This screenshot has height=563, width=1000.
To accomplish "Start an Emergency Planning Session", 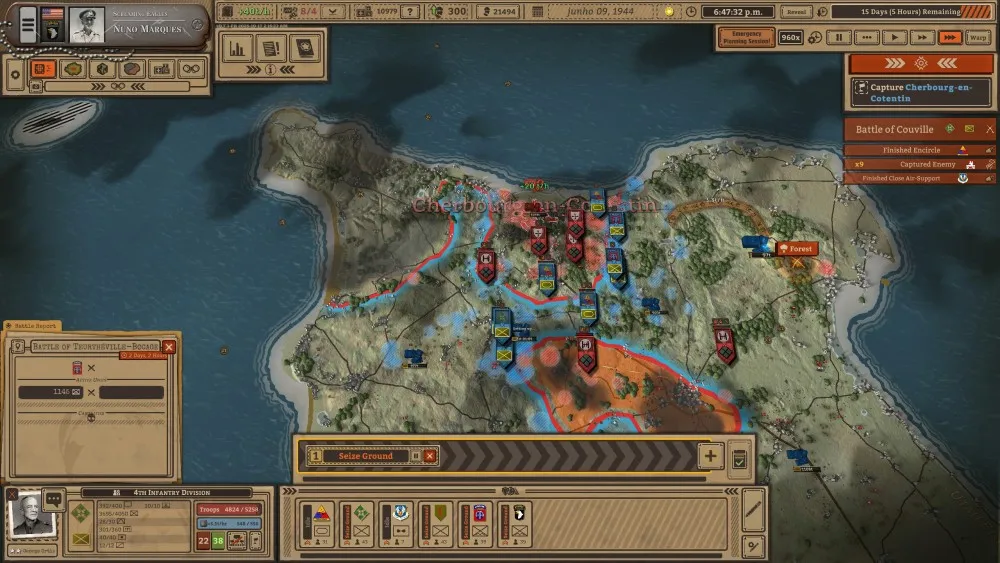I will click(x=744, y=37).
